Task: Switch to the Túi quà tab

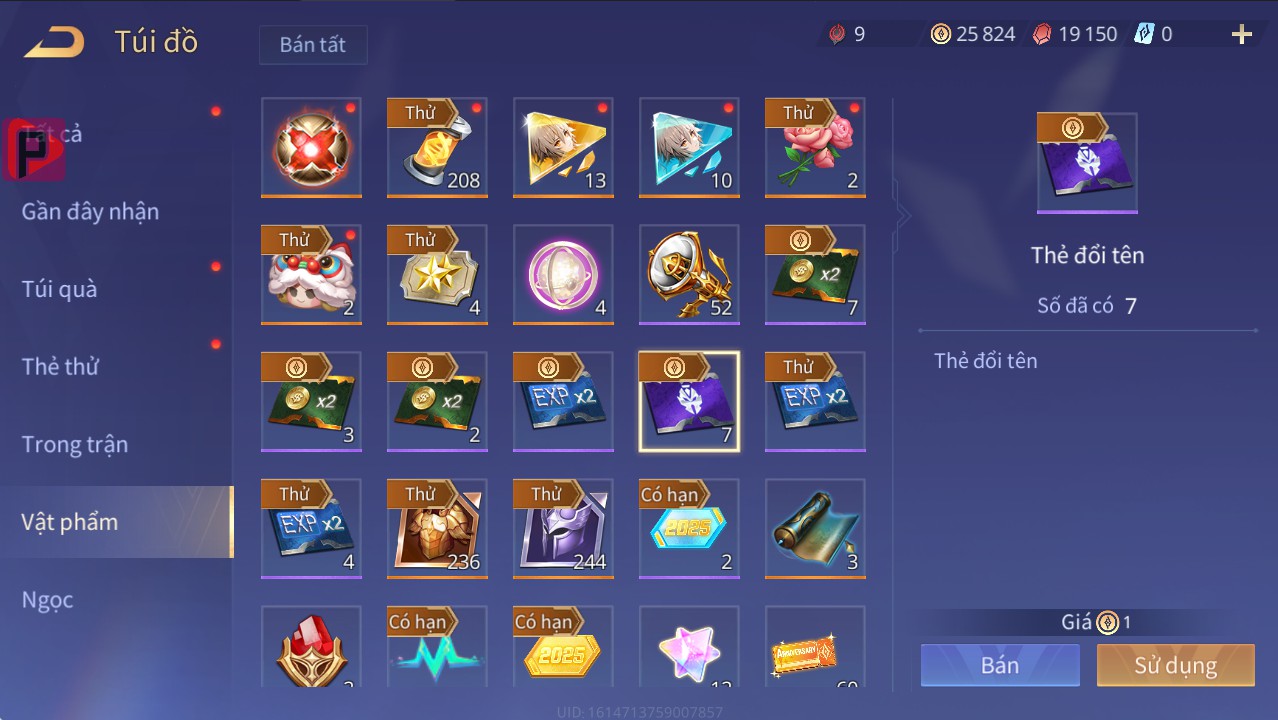Action: (x=60, y=289)
